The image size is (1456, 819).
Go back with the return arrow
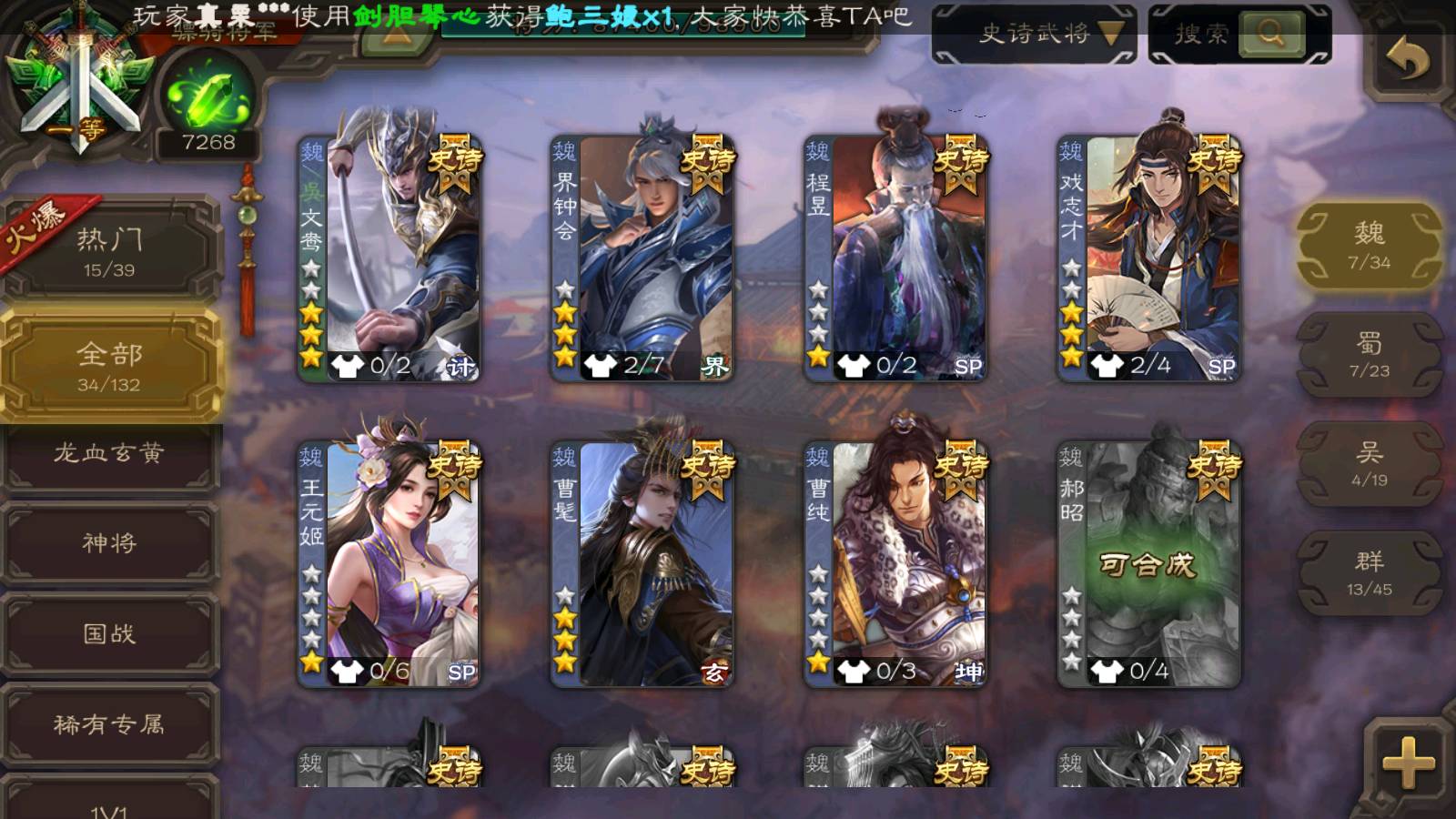(x=1407, y=60)
